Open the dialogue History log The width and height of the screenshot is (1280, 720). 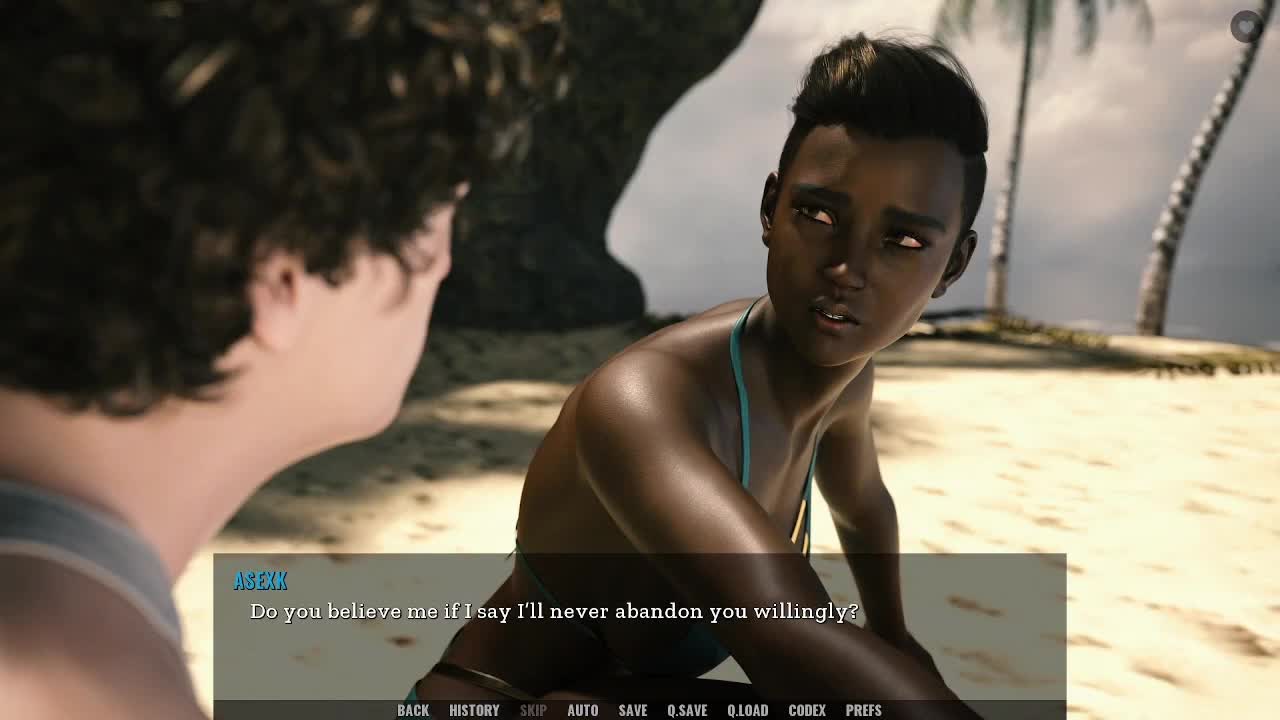[474, 710]
